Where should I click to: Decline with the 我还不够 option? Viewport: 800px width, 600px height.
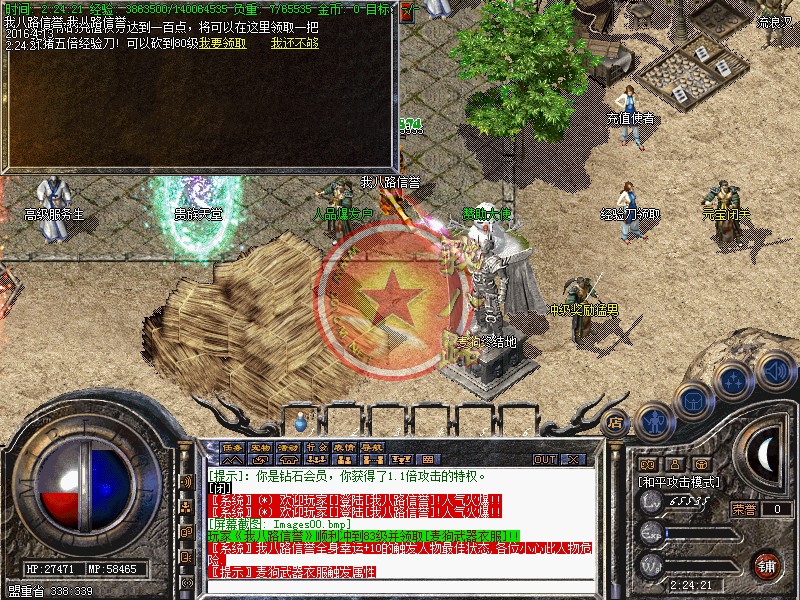[295, 44]
